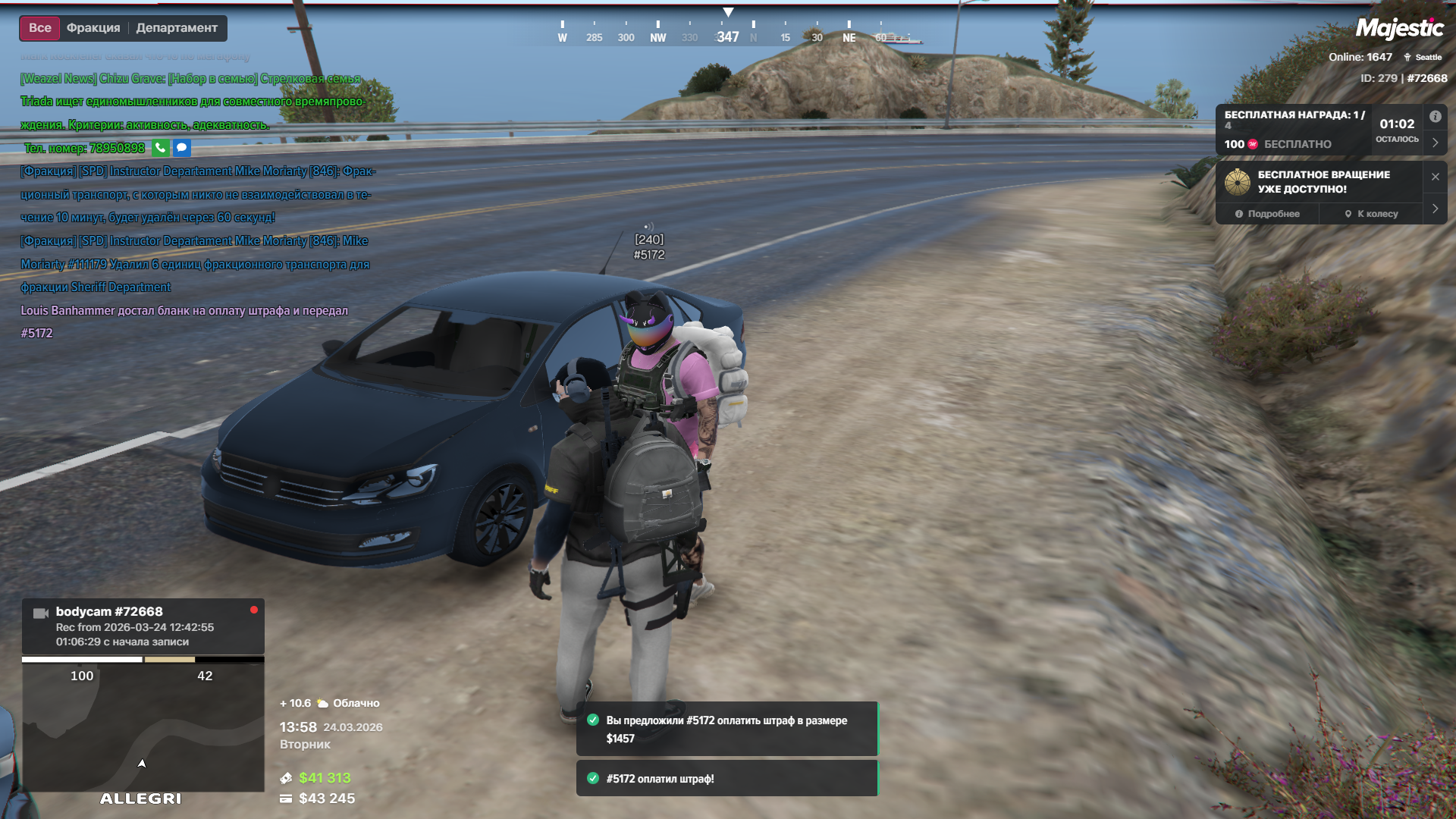Viewport: 1456px width, 819px height.
Task: Open the Фракция chat tab
Action: [93, 28]
